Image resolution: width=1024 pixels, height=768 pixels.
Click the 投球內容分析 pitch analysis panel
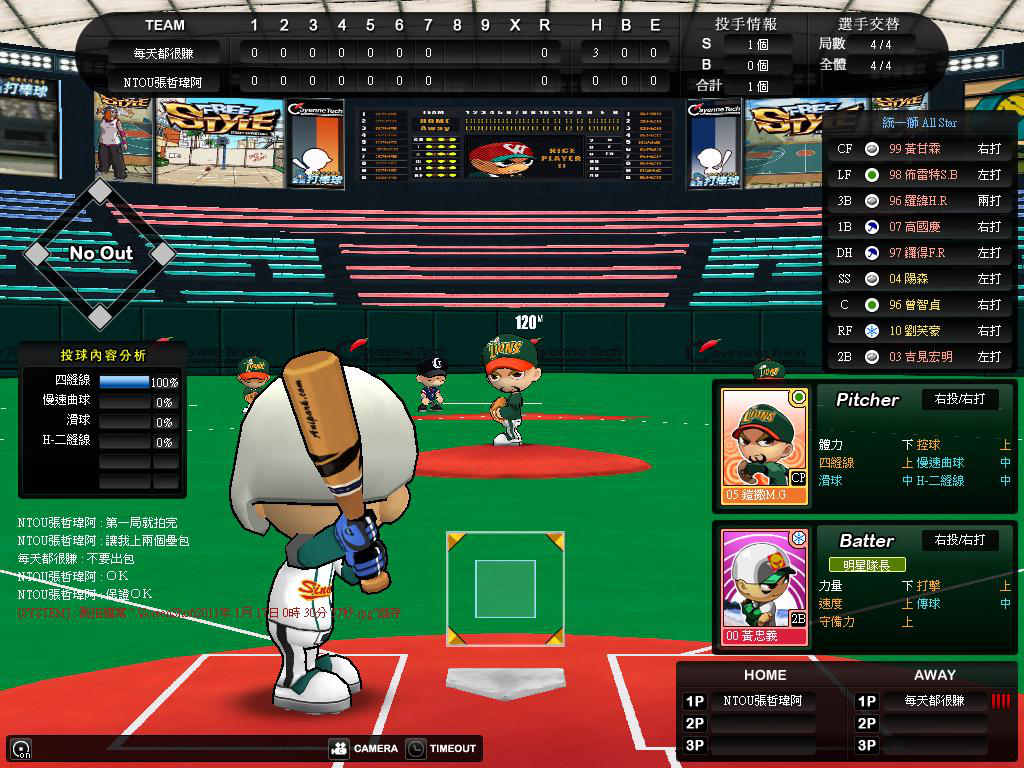coord(102,355)
